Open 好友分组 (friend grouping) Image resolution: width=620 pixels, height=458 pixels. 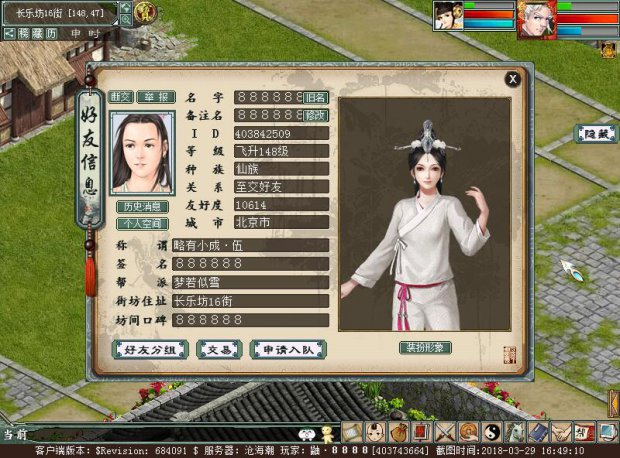(x=150, y=350)
